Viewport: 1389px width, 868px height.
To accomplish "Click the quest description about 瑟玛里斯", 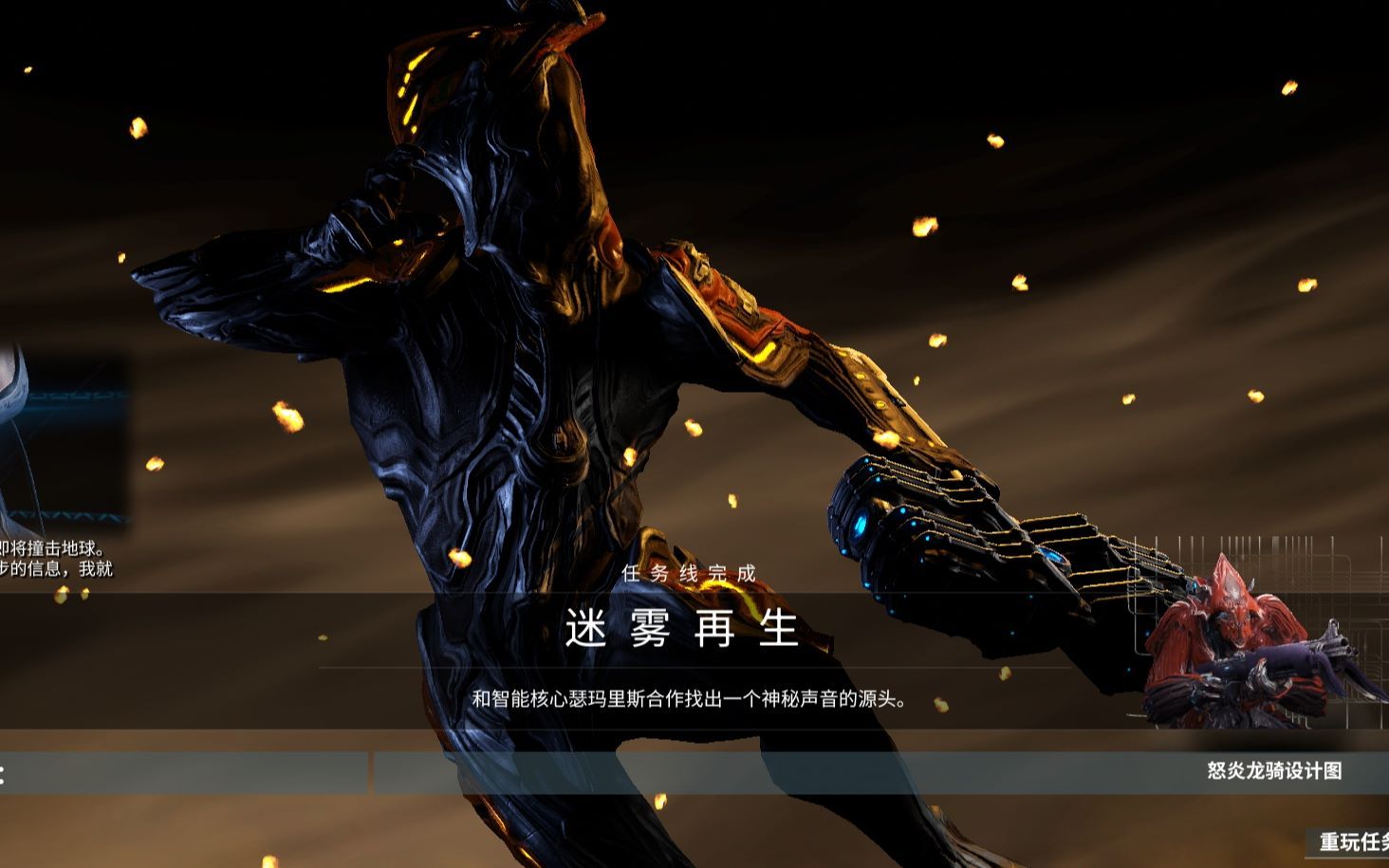I will point(694,700).
